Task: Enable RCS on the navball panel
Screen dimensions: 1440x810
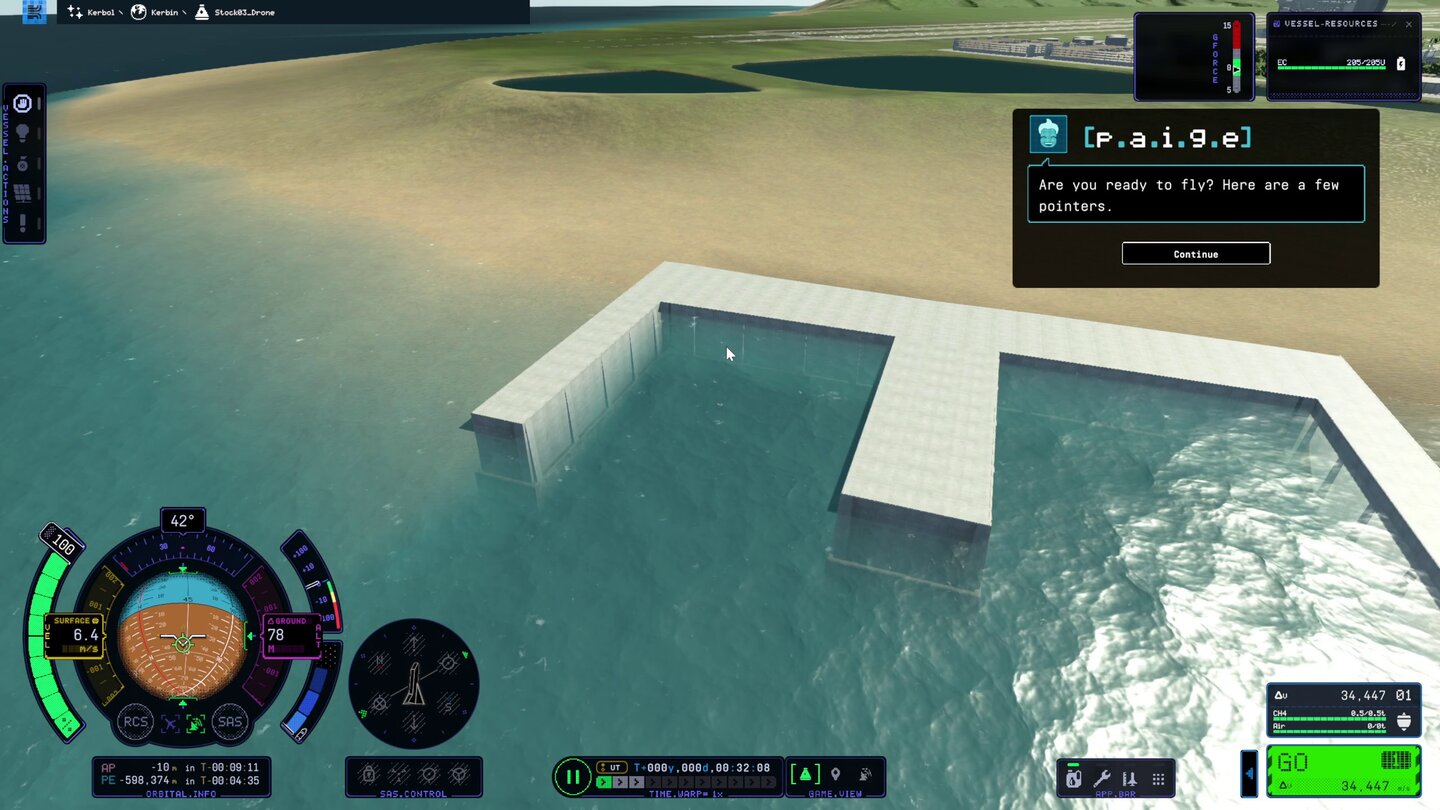Action: coord(135,722)
